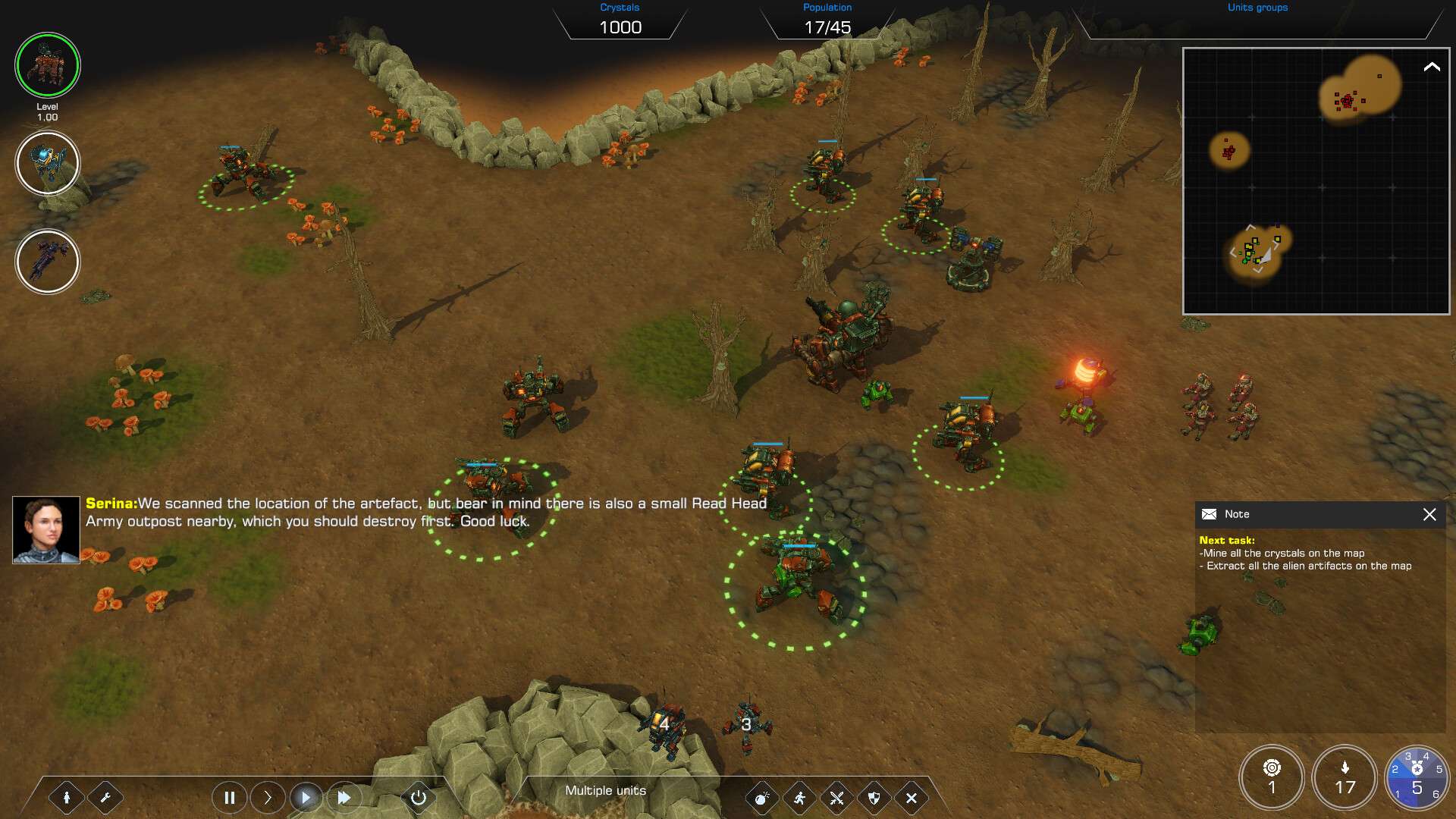The image size is (1456, 819).
Task: Select the hero portrait showing Level 1.00
Action: [x=48, y=66]
